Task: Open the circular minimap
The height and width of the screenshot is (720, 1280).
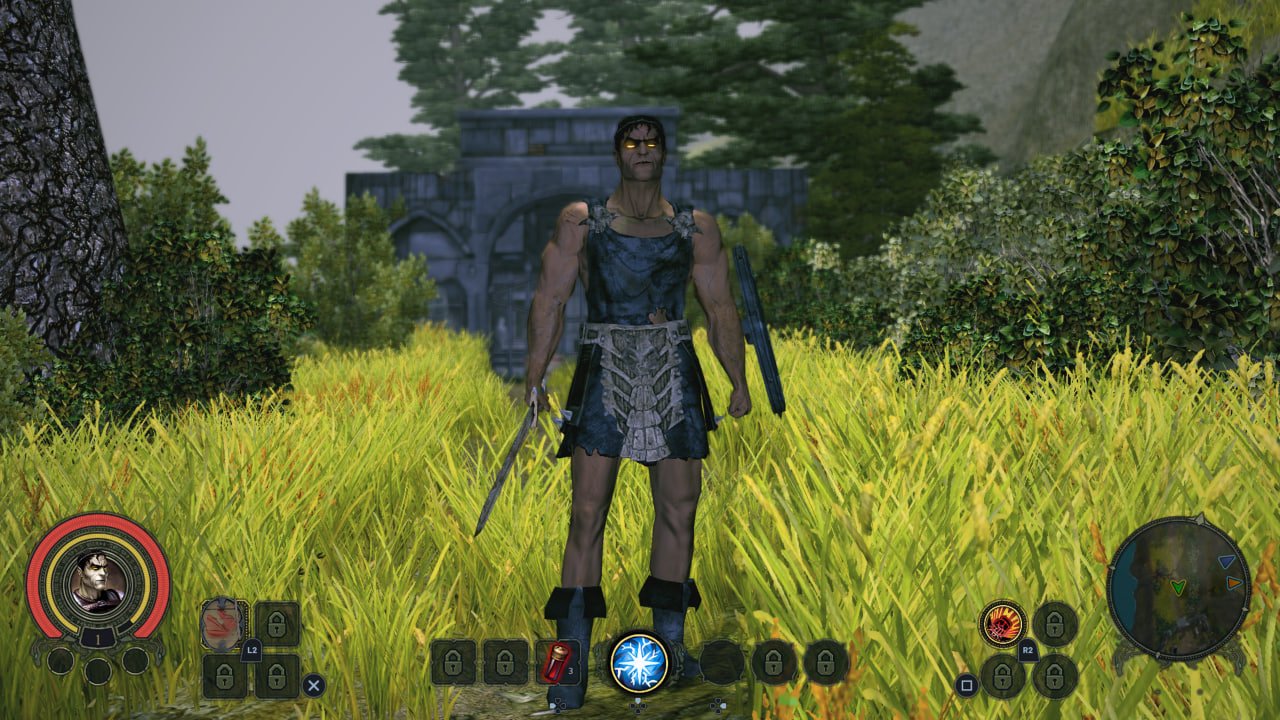Action: (x=1179, y=588)
